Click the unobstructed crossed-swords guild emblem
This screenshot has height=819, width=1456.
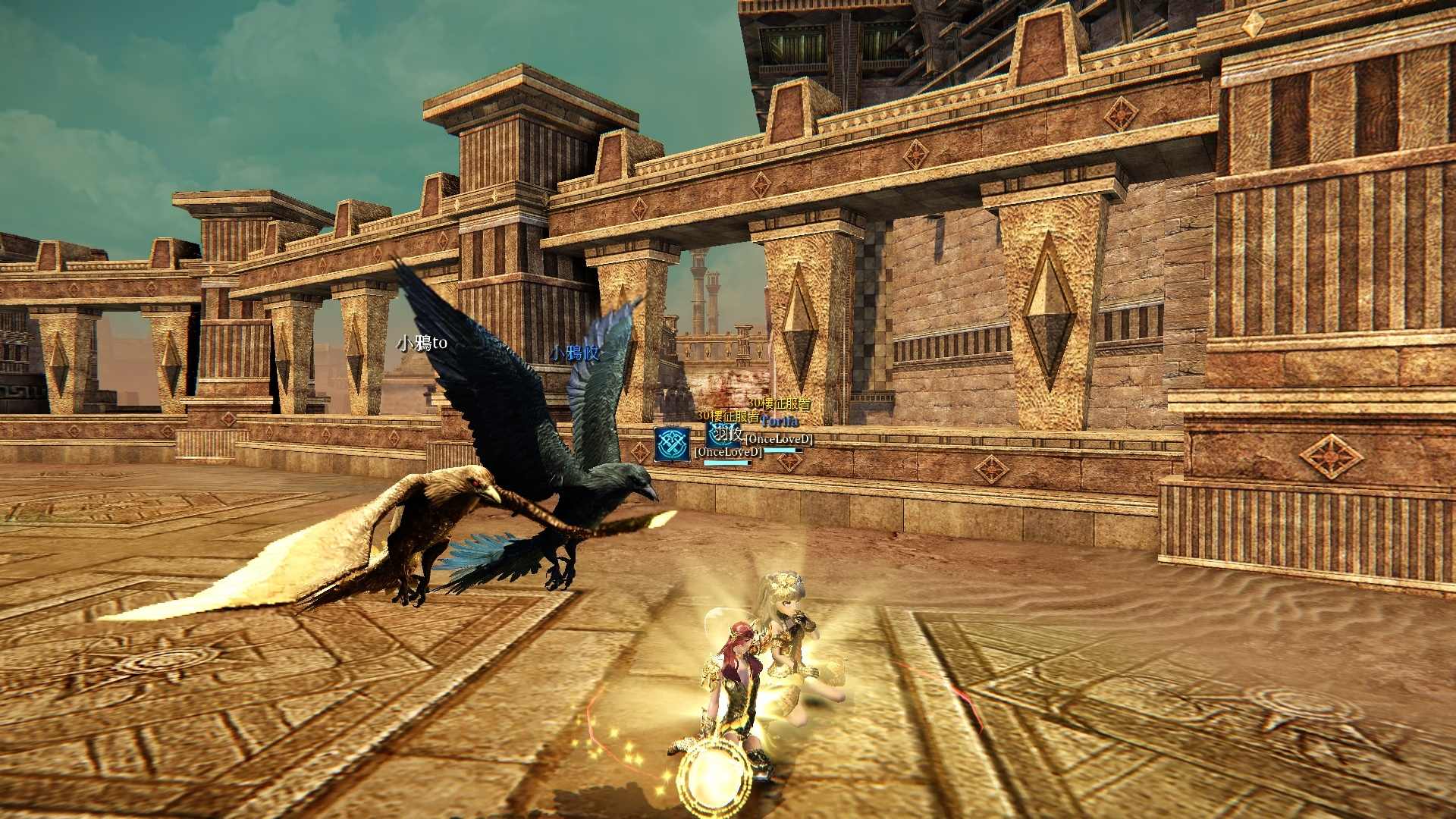pyautogui.click(x=672, y=444)
